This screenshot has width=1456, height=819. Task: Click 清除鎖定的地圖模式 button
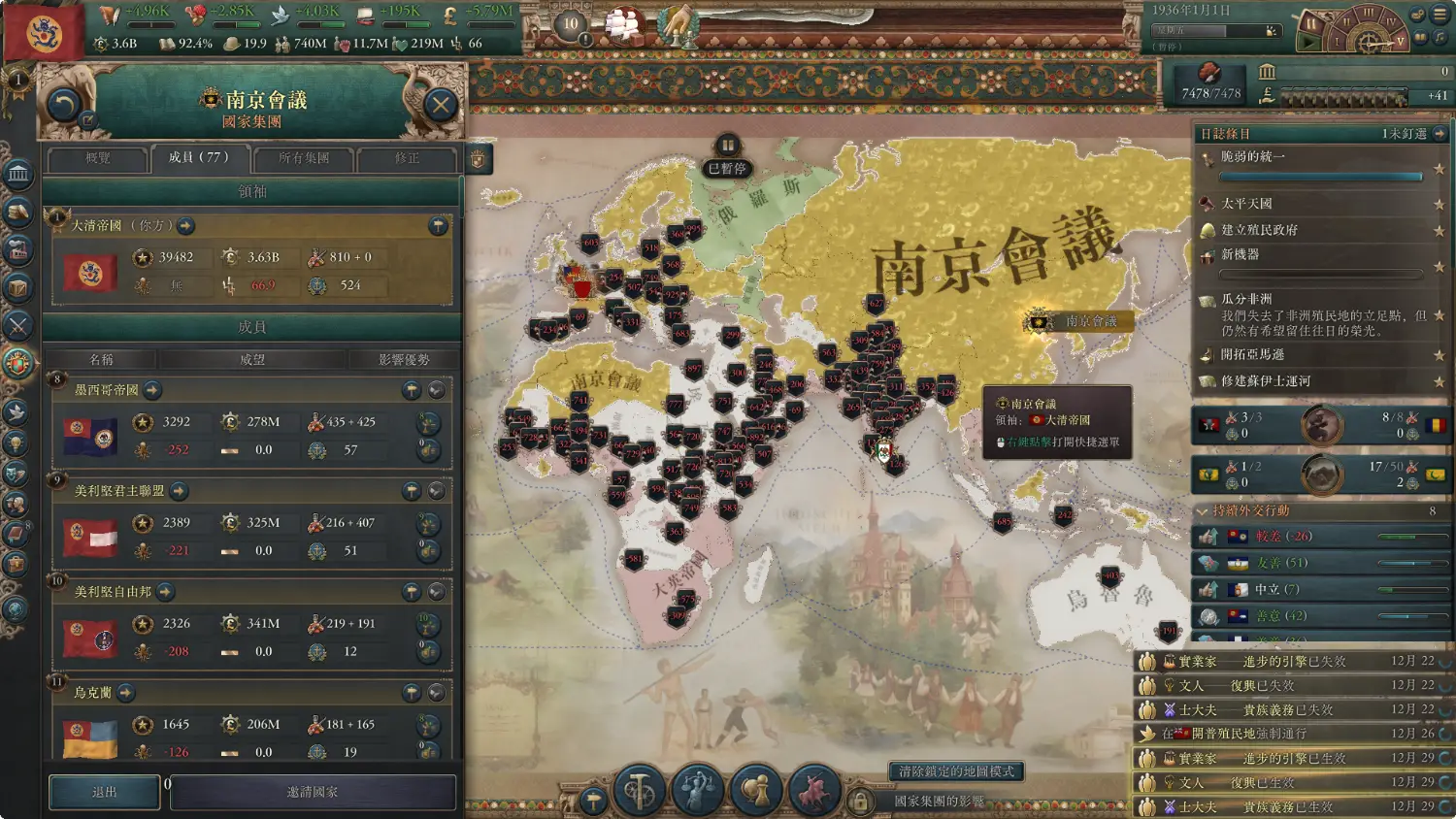(x=956, y=771)
